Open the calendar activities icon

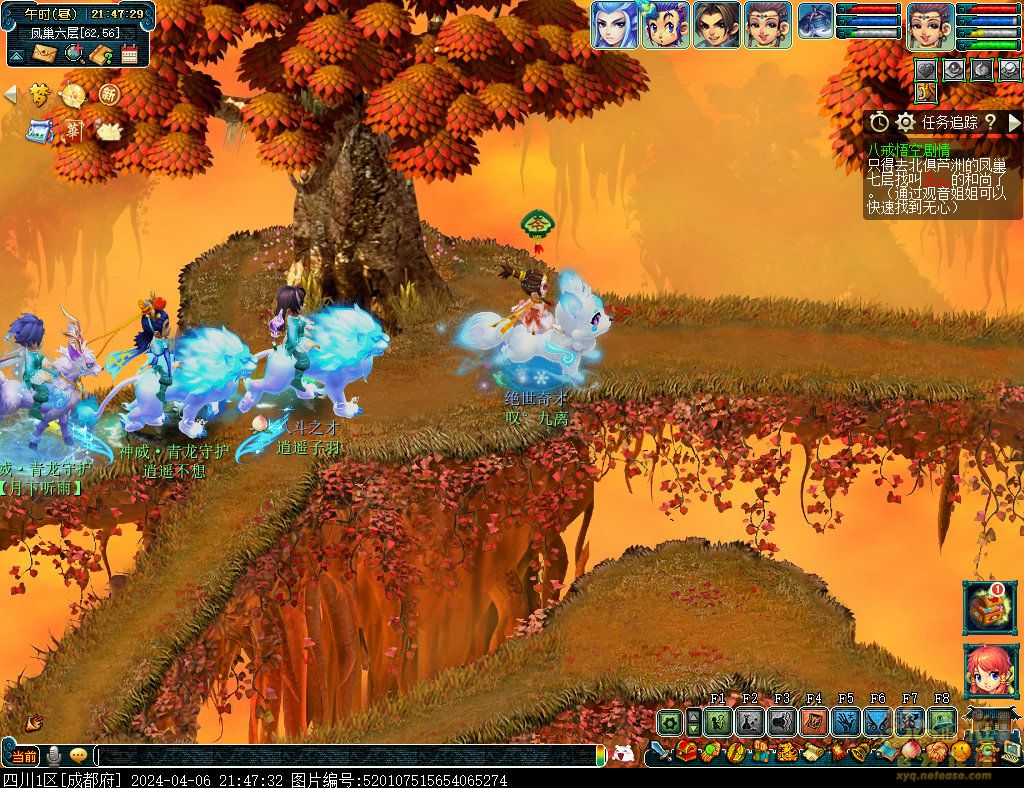(x=129, y=53)
